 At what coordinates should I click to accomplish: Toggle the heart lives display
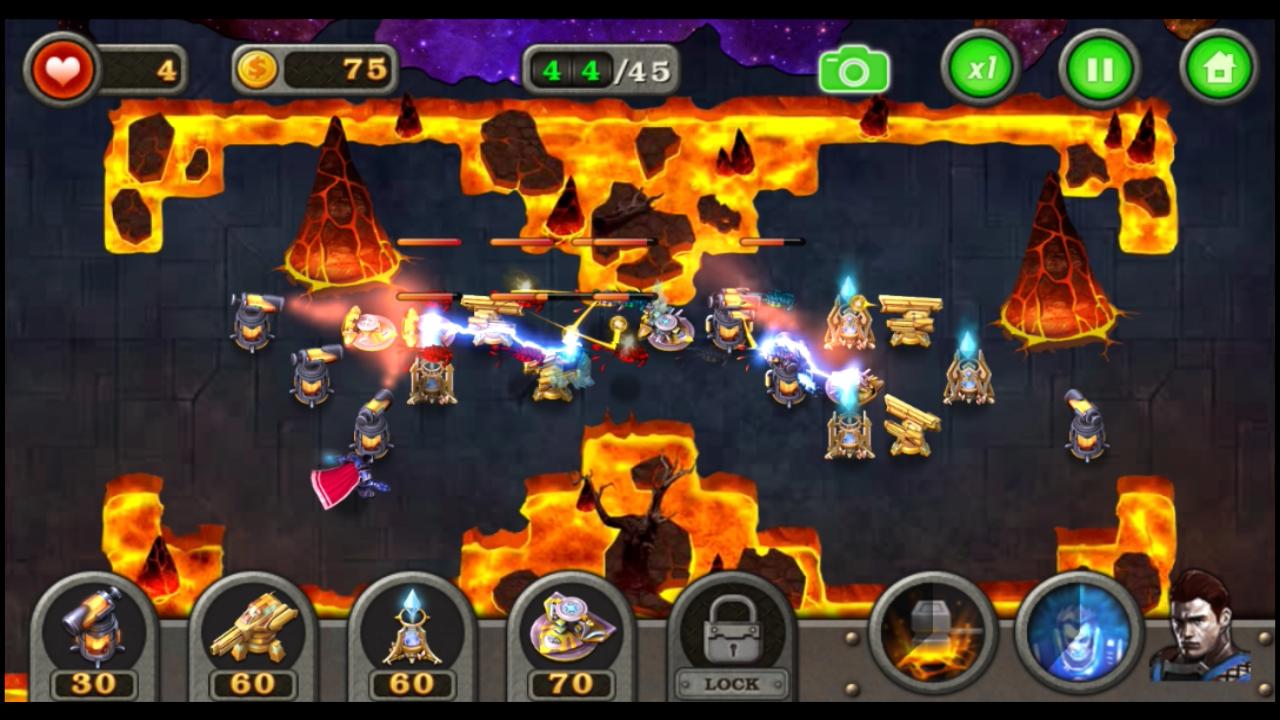pos(60,67)
